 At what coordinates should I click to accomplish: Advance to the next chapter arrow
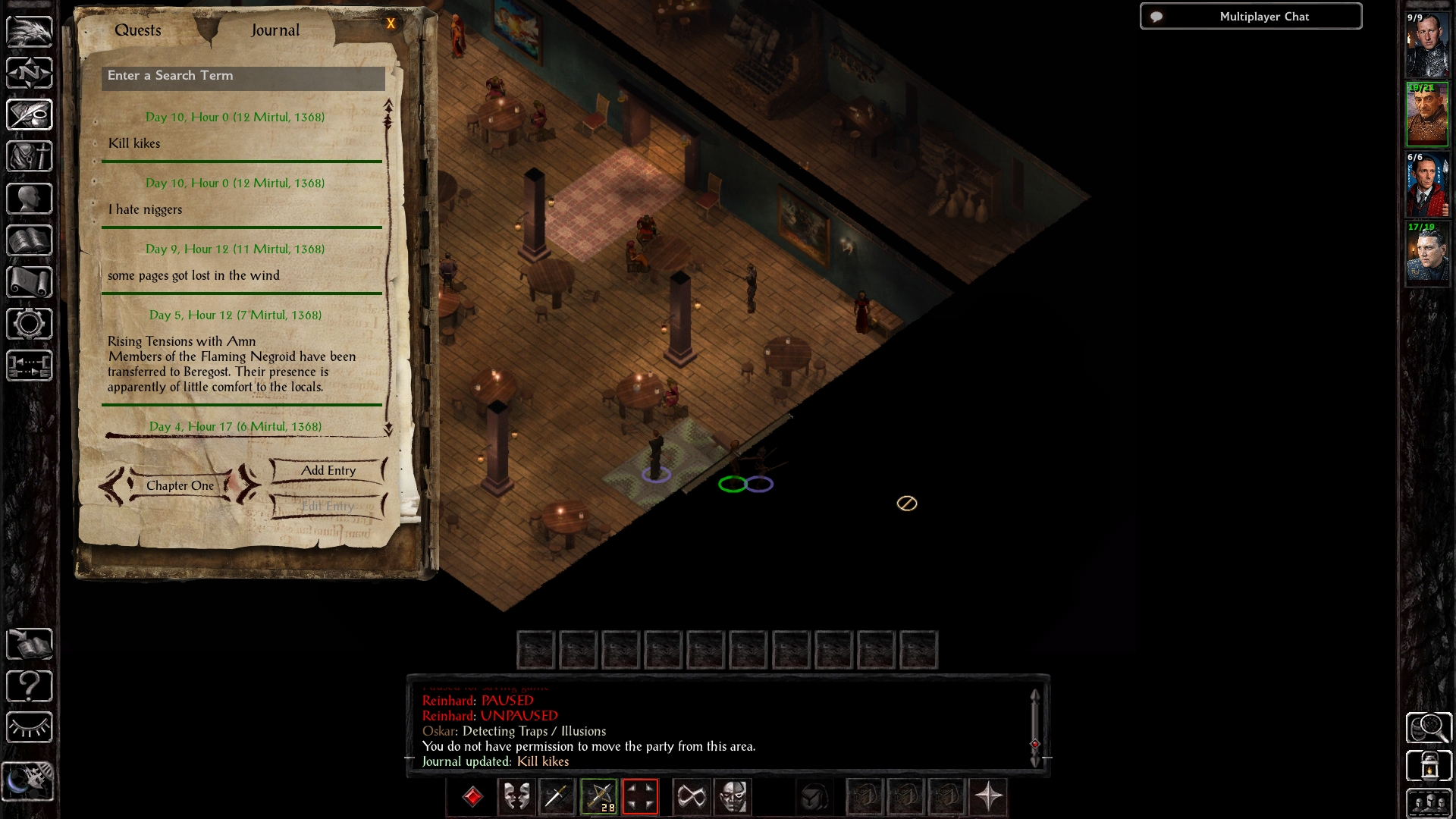pyautogui.click(x=248, y=484)
